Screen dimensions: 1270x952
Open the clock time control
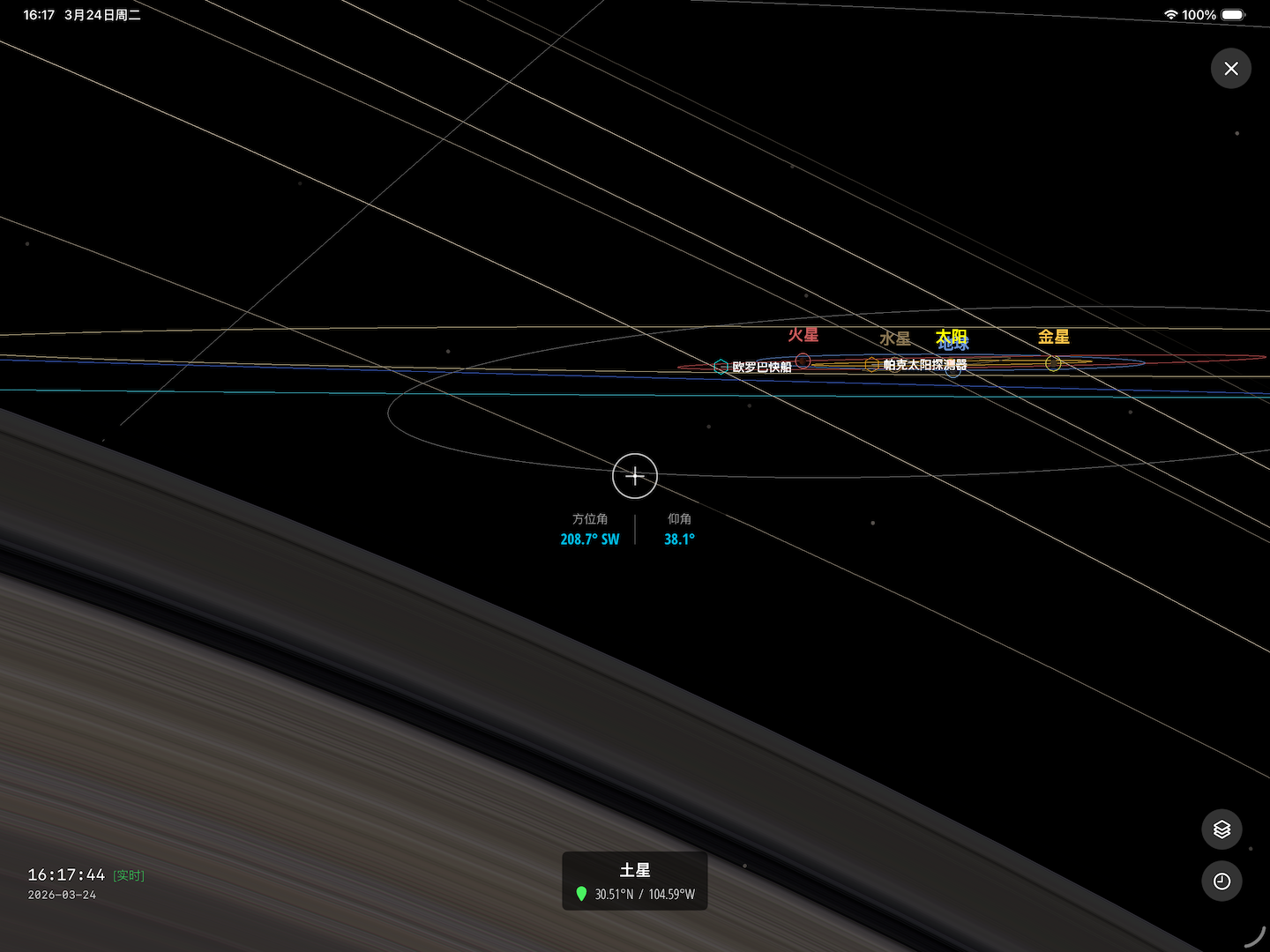pyautogui.click(x=1221, y=881)
